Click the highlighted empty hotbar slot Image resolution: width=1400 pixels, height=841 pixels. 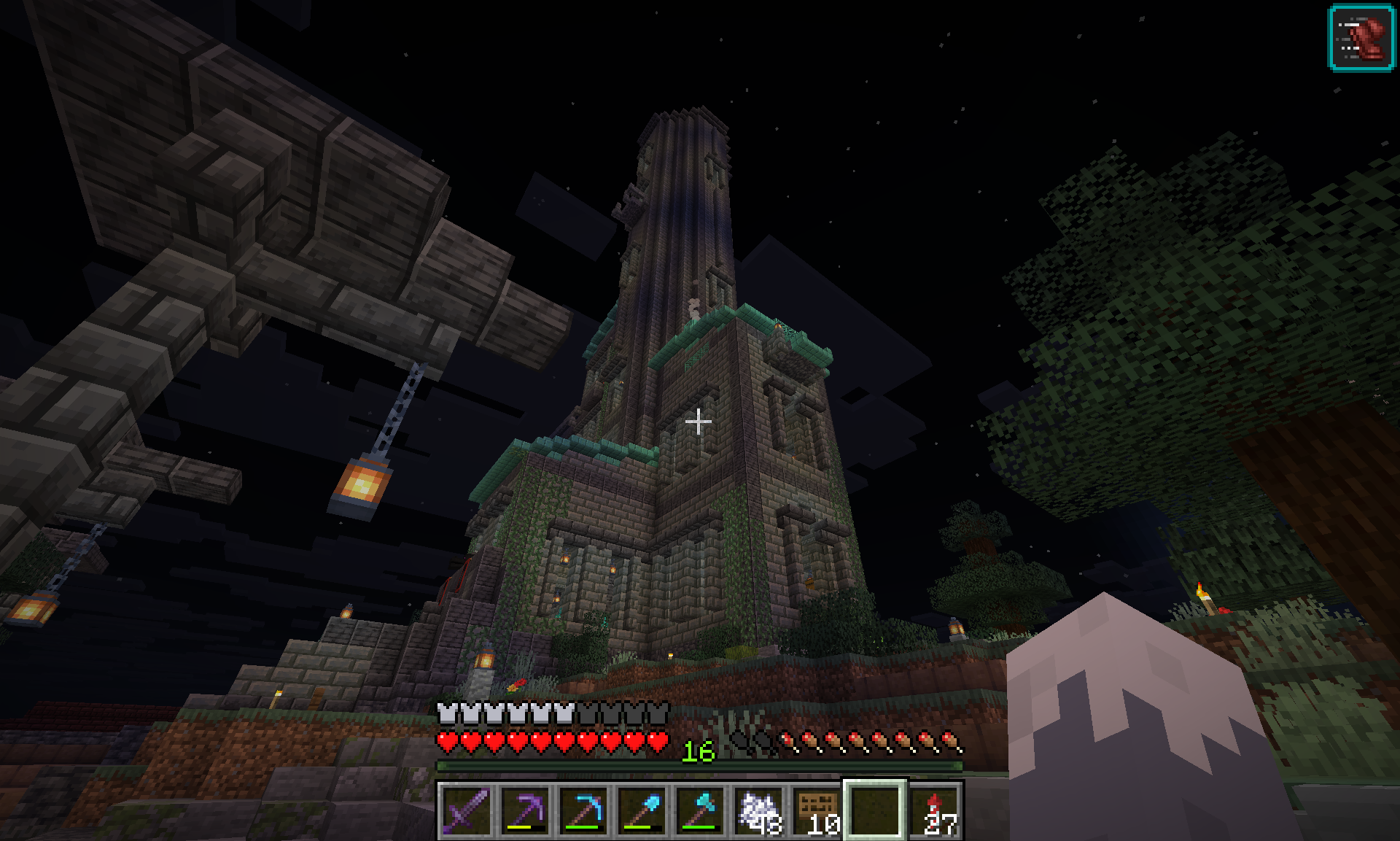(x=875, y=810)
